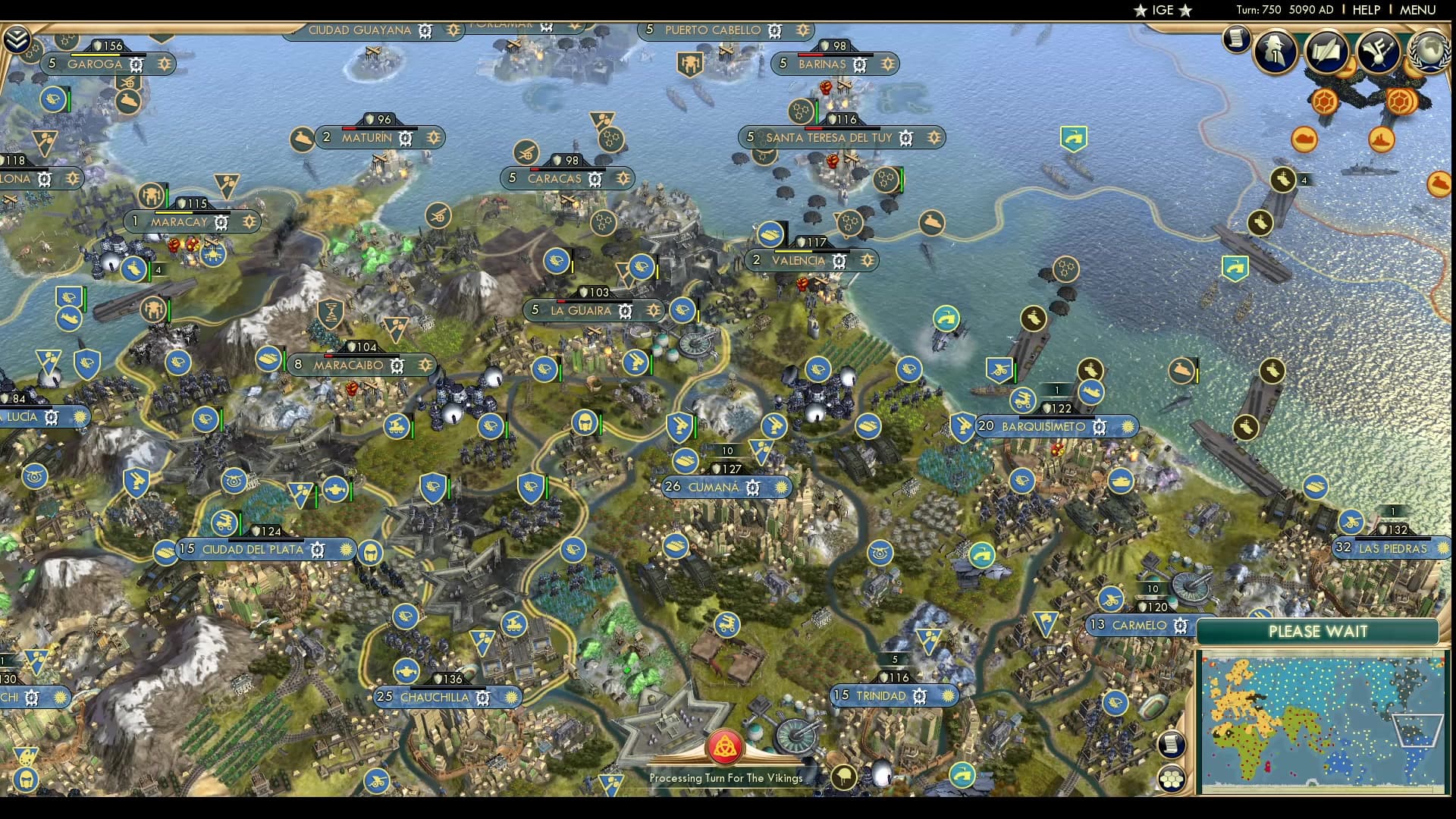The height and width of the screenshot is (819, 1456).
Task: Open the notification log scroll icon
Action: point(1236,39)
